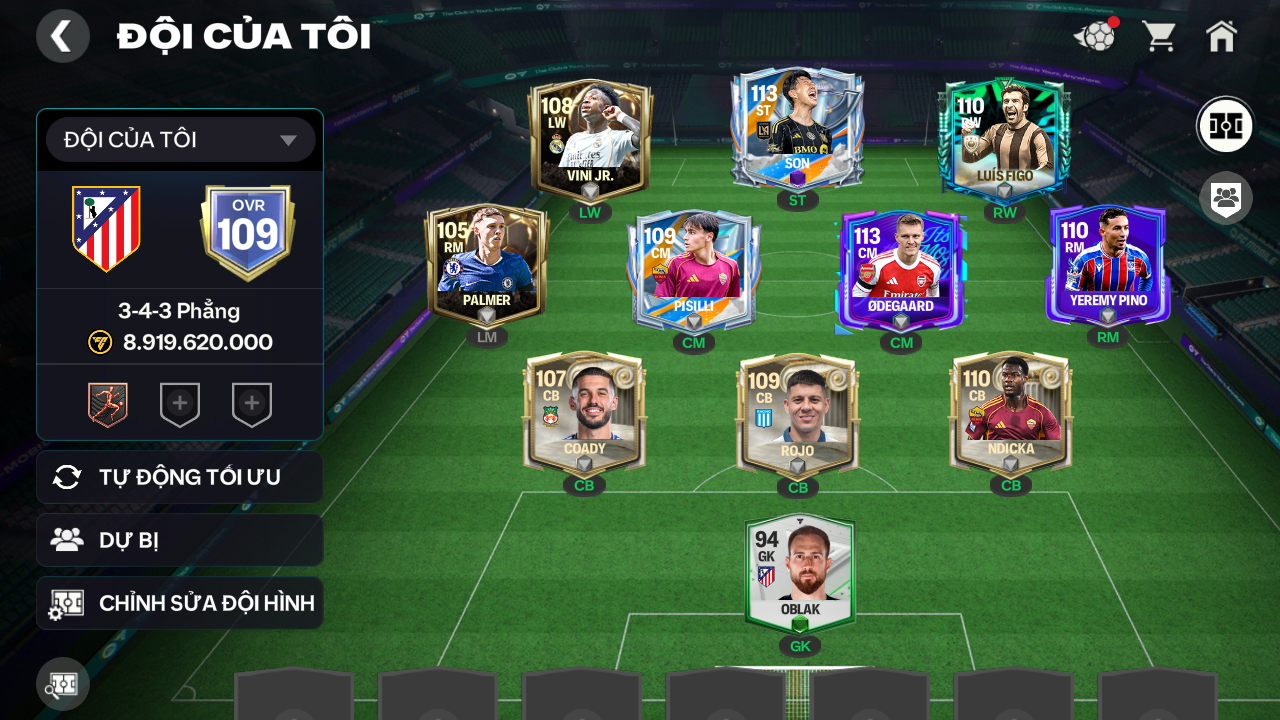The height and width of the screenshot is (720, 1280).
Task: Open the football notification icon
Action: coord(1095,37)
